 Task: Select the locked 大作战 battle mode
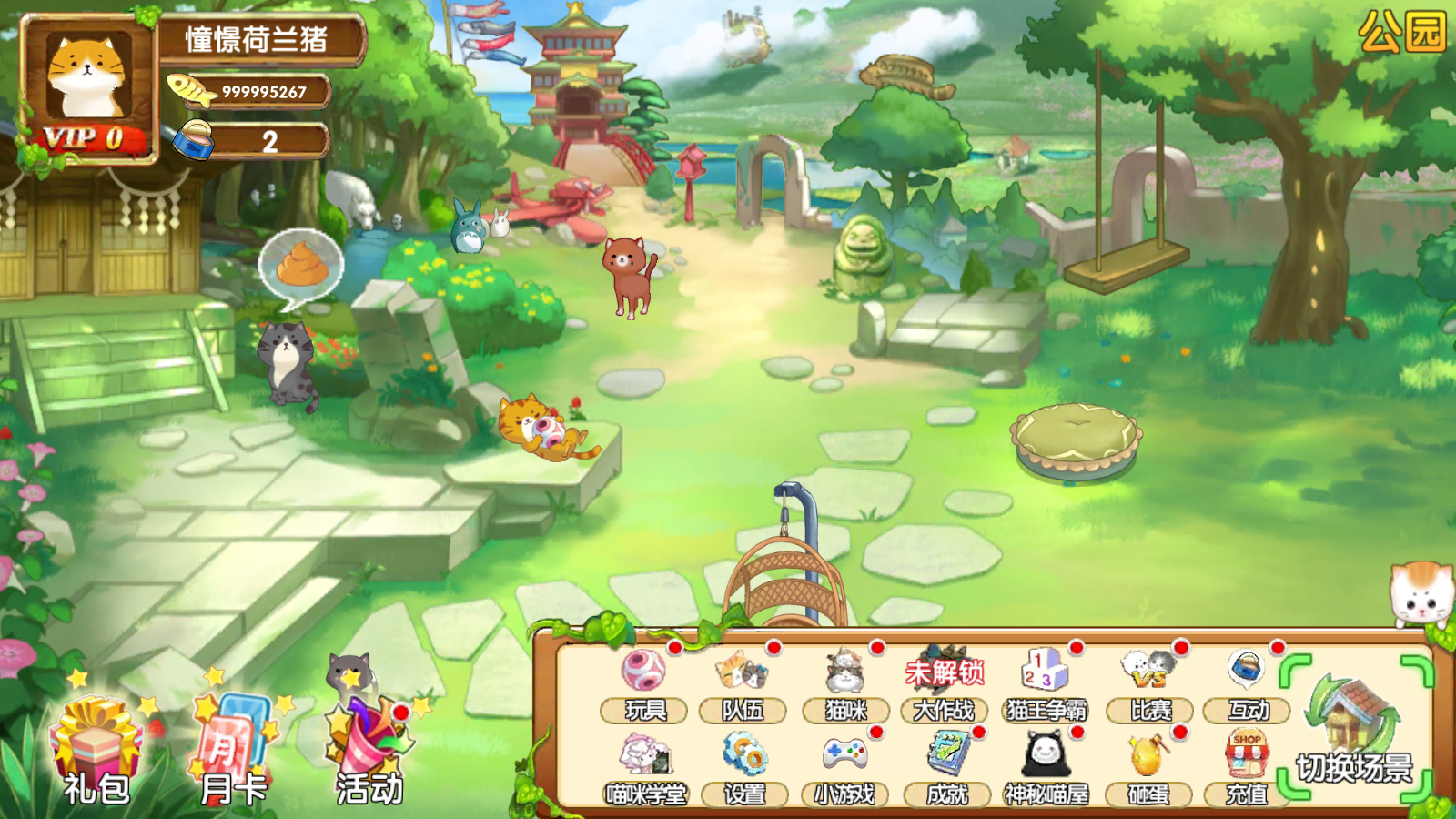(945, 684)
